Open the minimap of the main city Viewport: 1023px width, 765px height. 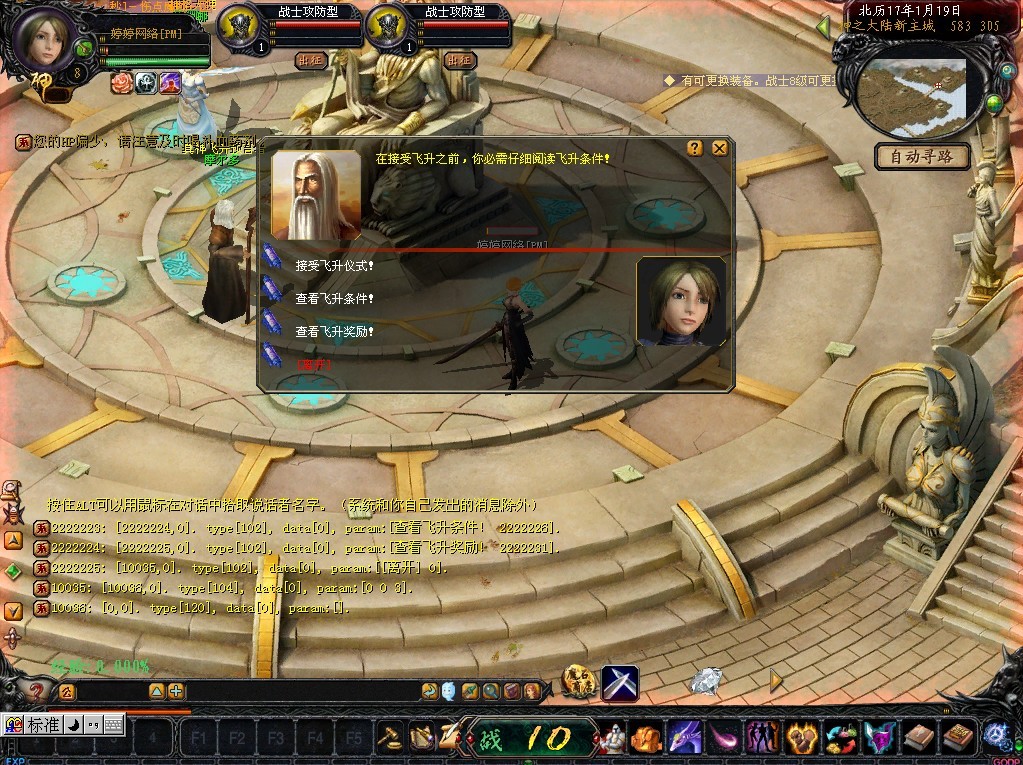[915, 88]
